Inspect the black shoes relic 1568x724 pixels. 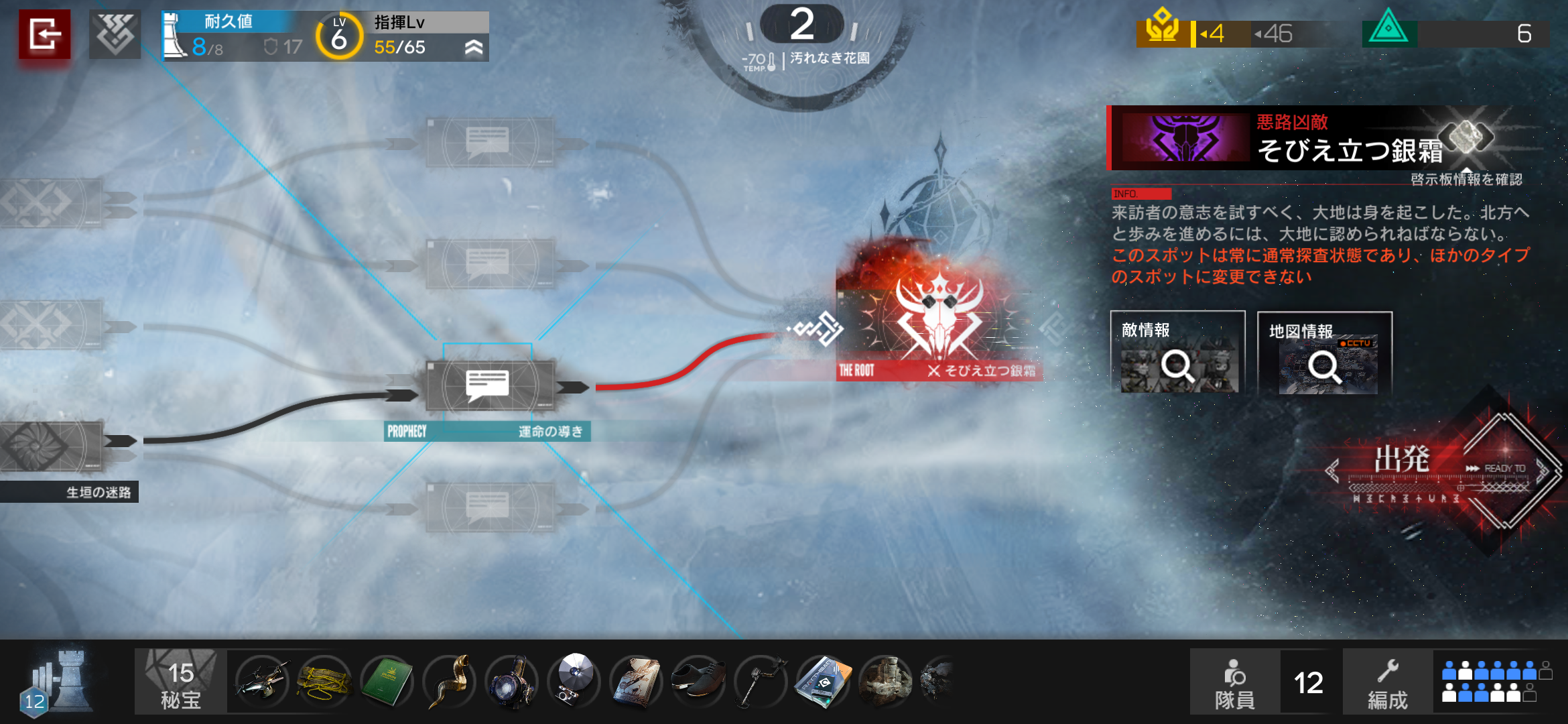click(698, 682)
